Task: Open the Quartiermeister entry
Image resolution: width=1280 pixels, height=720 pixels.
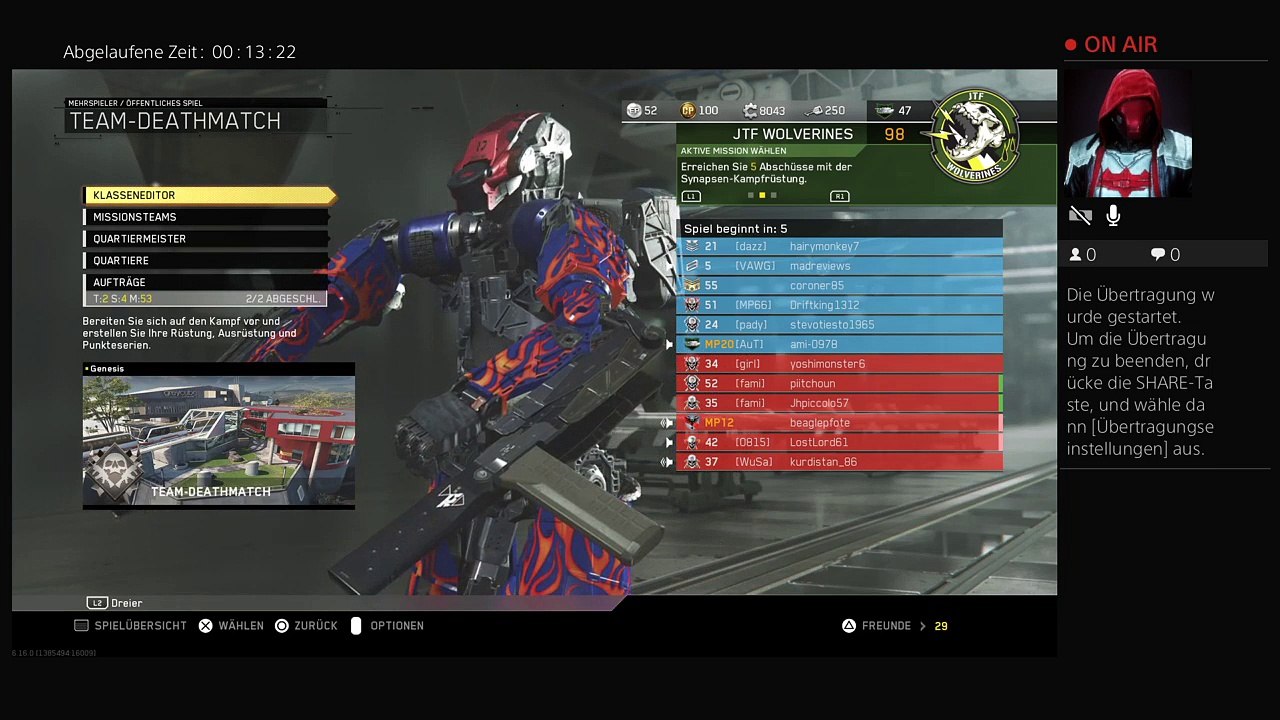Action: (206, 239)
